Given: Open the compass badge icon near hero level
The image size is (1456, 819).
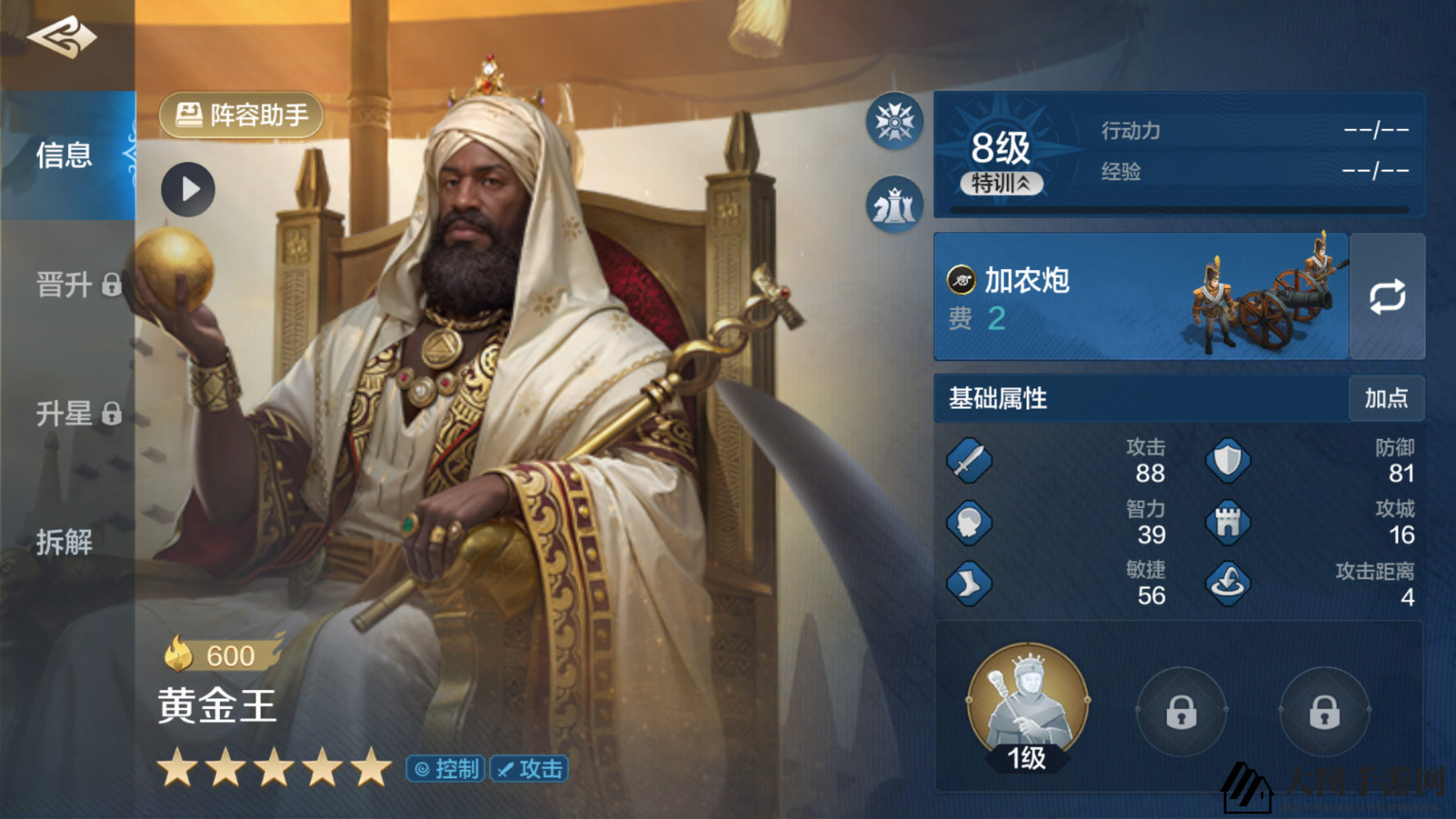Looking at the screenshot, I should (894, 121).
